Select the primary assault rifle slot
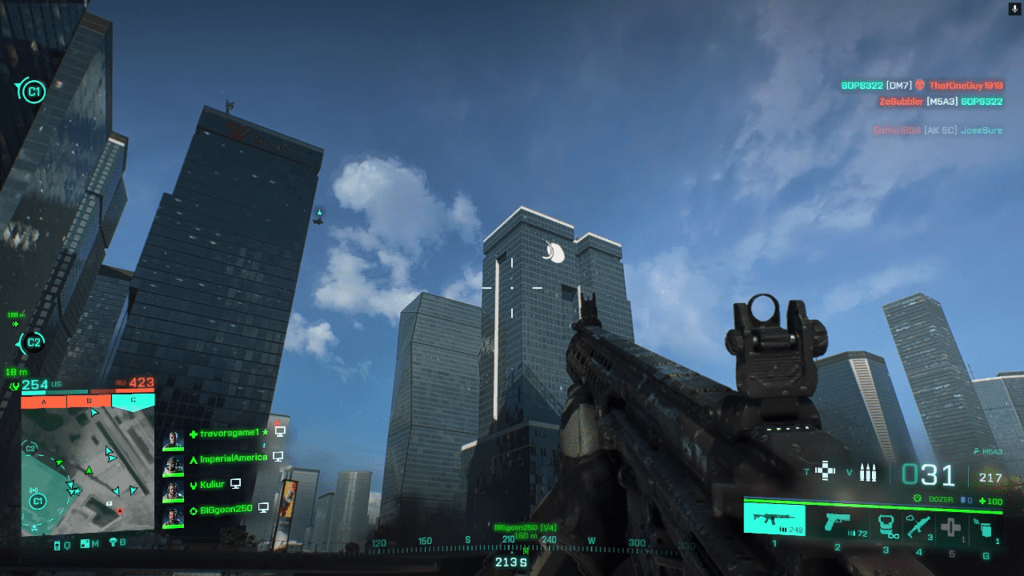The image size is (1024, 576). point(774,521)
